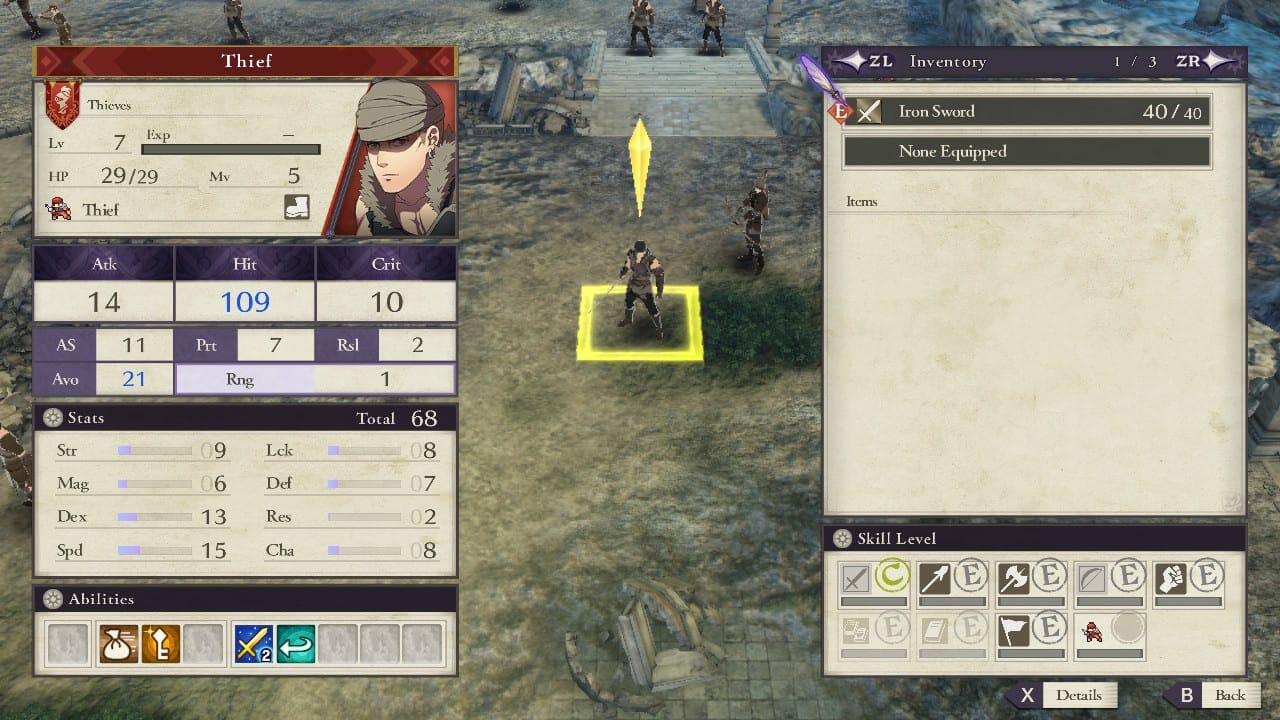
Task: Click the Steal ability money bag icon
Action: (118, 644)
